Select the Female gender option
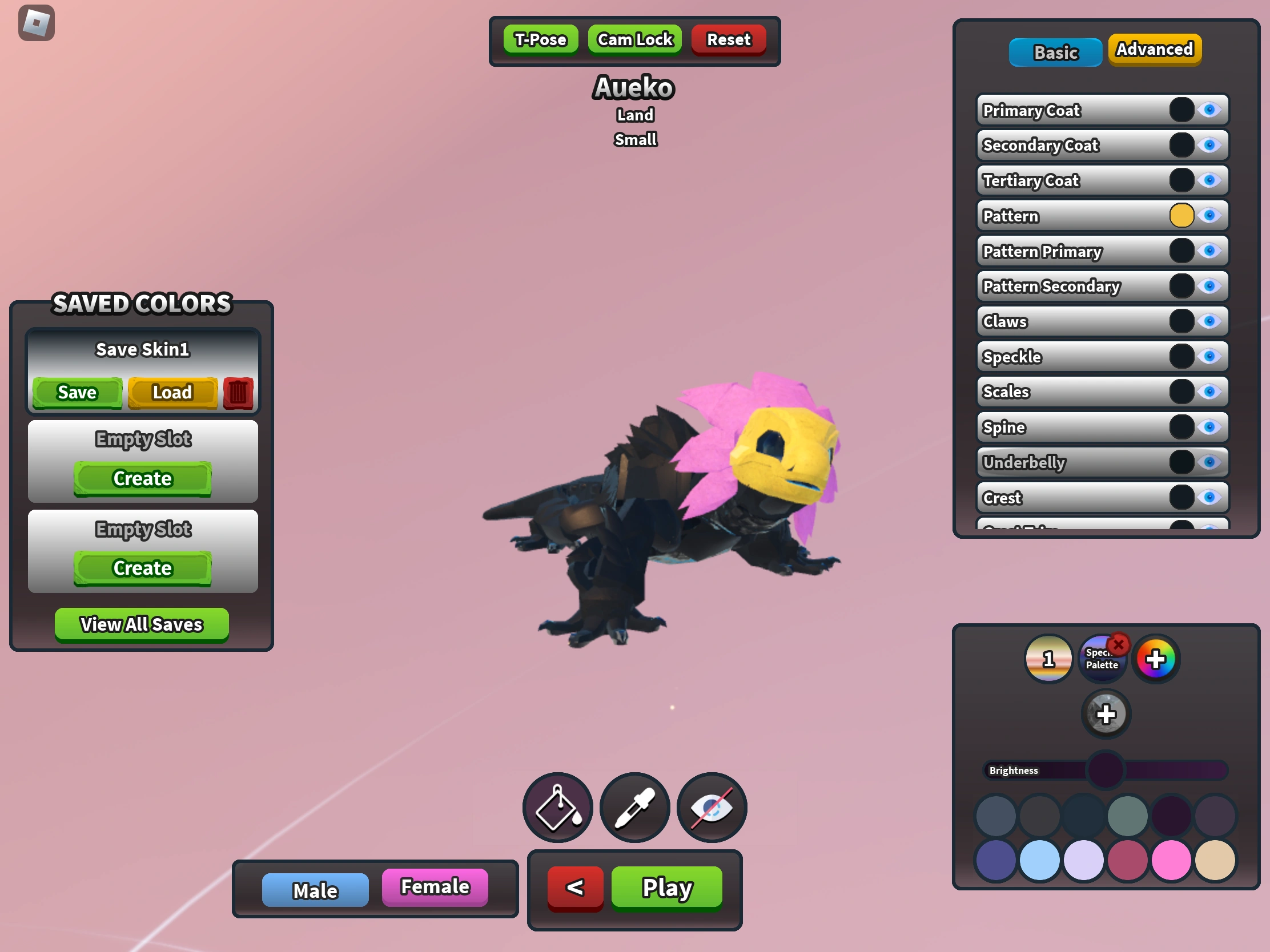The image size is (1270, 952). (435, 887)
